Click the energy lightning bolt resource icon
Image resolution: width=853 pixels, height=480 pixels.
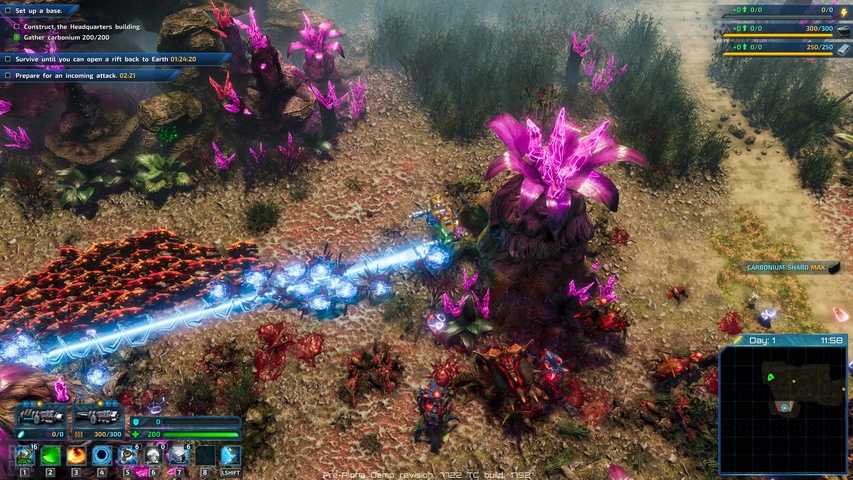[x=843, y=10]
